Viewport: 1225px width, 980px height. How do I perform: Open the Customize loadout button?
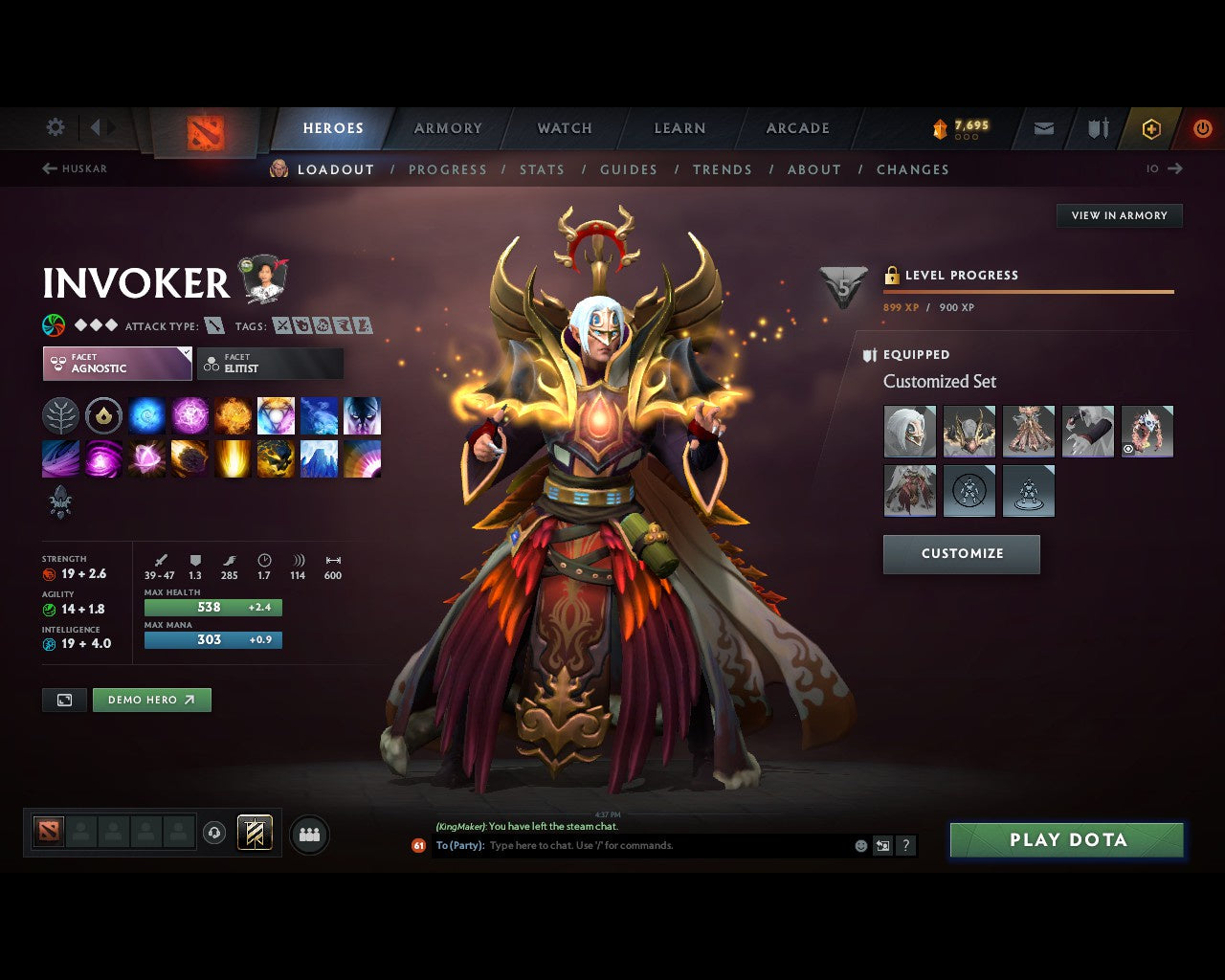click(x=961, y=554)
